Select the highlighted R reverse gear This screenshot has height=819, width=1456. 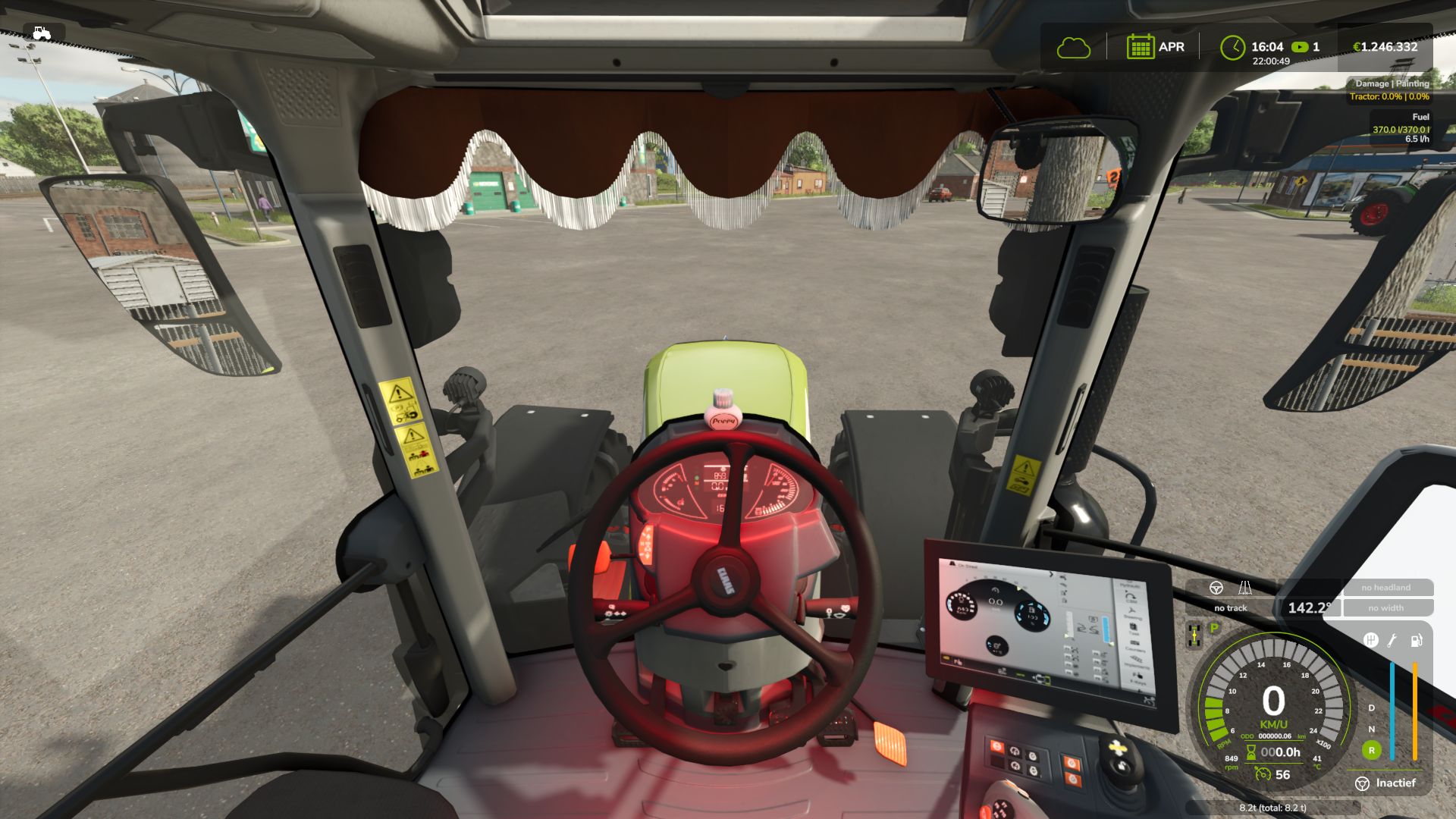tap(1371, 751)
